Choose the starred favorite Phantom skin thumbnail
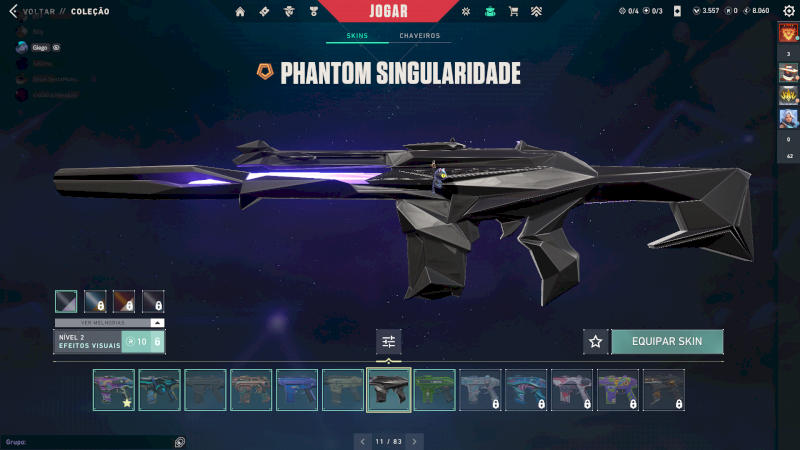Image resolution: width=800 pixels, height=450 pixels. click(x=114, y=390)
